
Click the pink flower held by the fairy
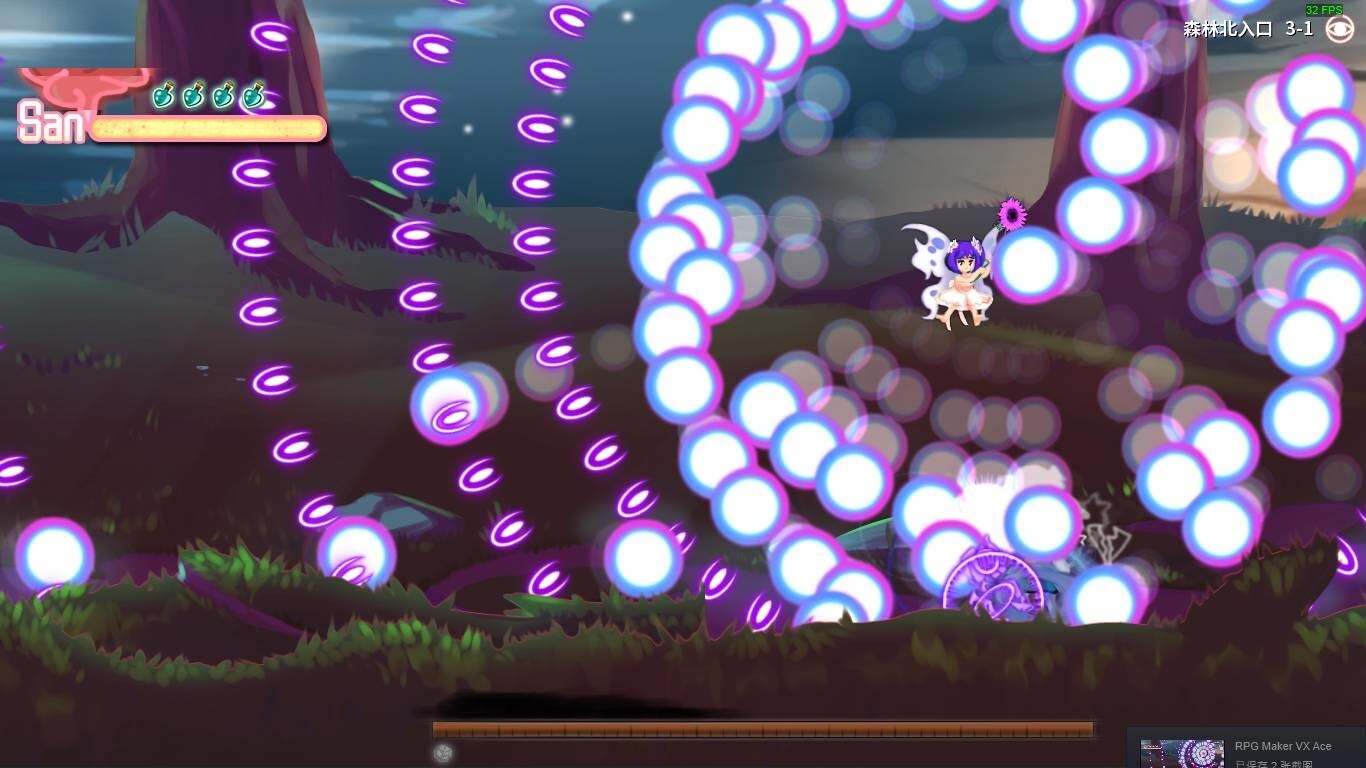(x=1013, y=214)
